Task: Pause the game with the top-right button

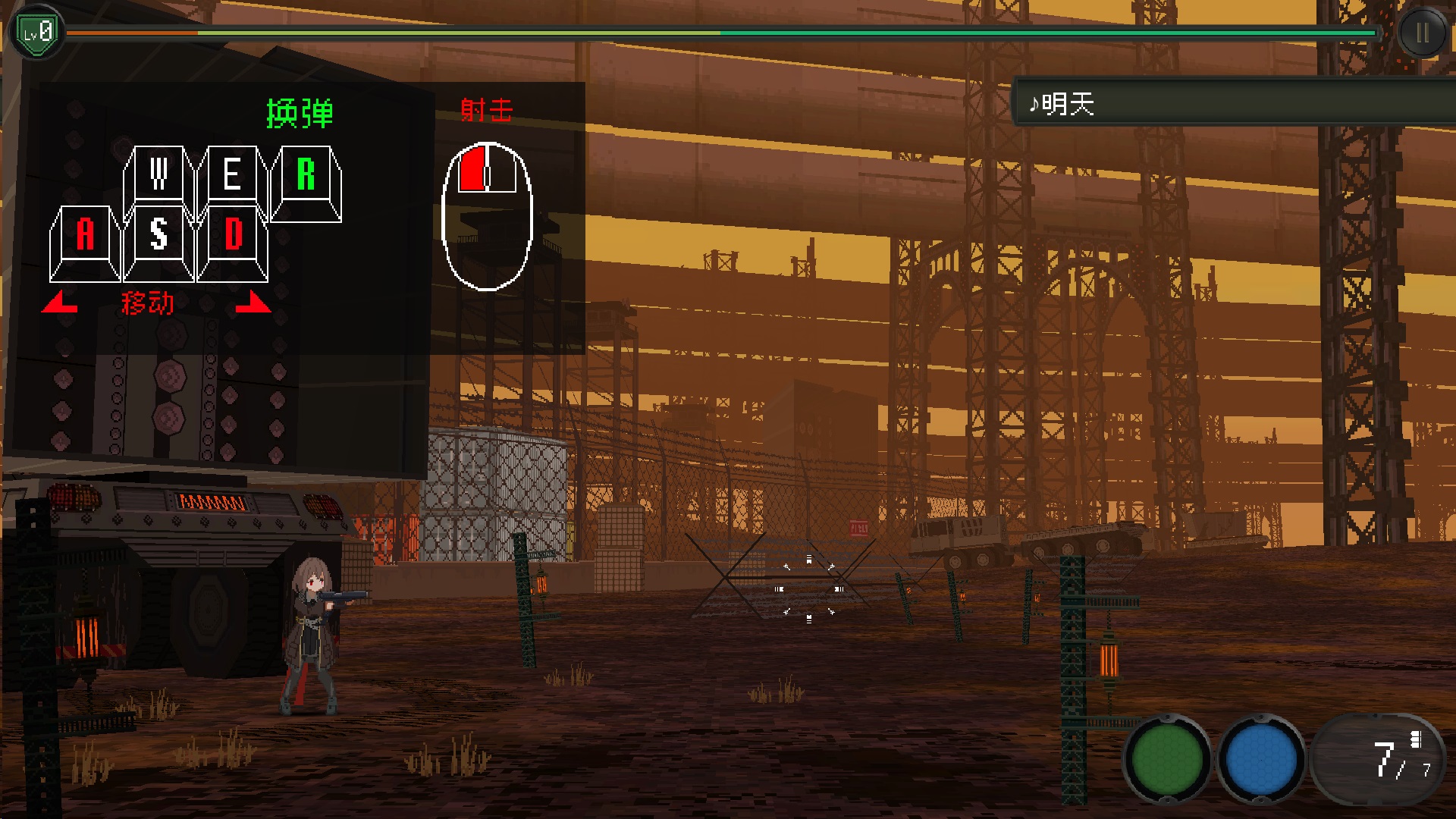Action: coord(1422,33)
